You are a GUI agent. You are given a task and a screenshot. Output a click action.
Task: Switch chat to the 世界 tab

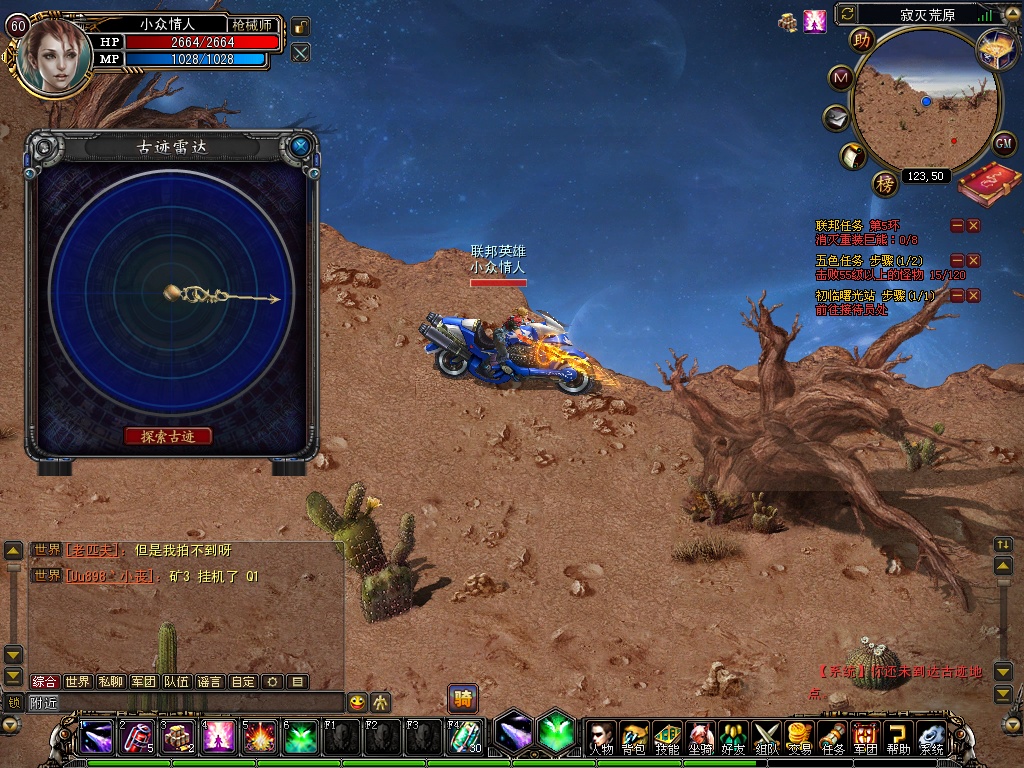[x=77, y=682]
